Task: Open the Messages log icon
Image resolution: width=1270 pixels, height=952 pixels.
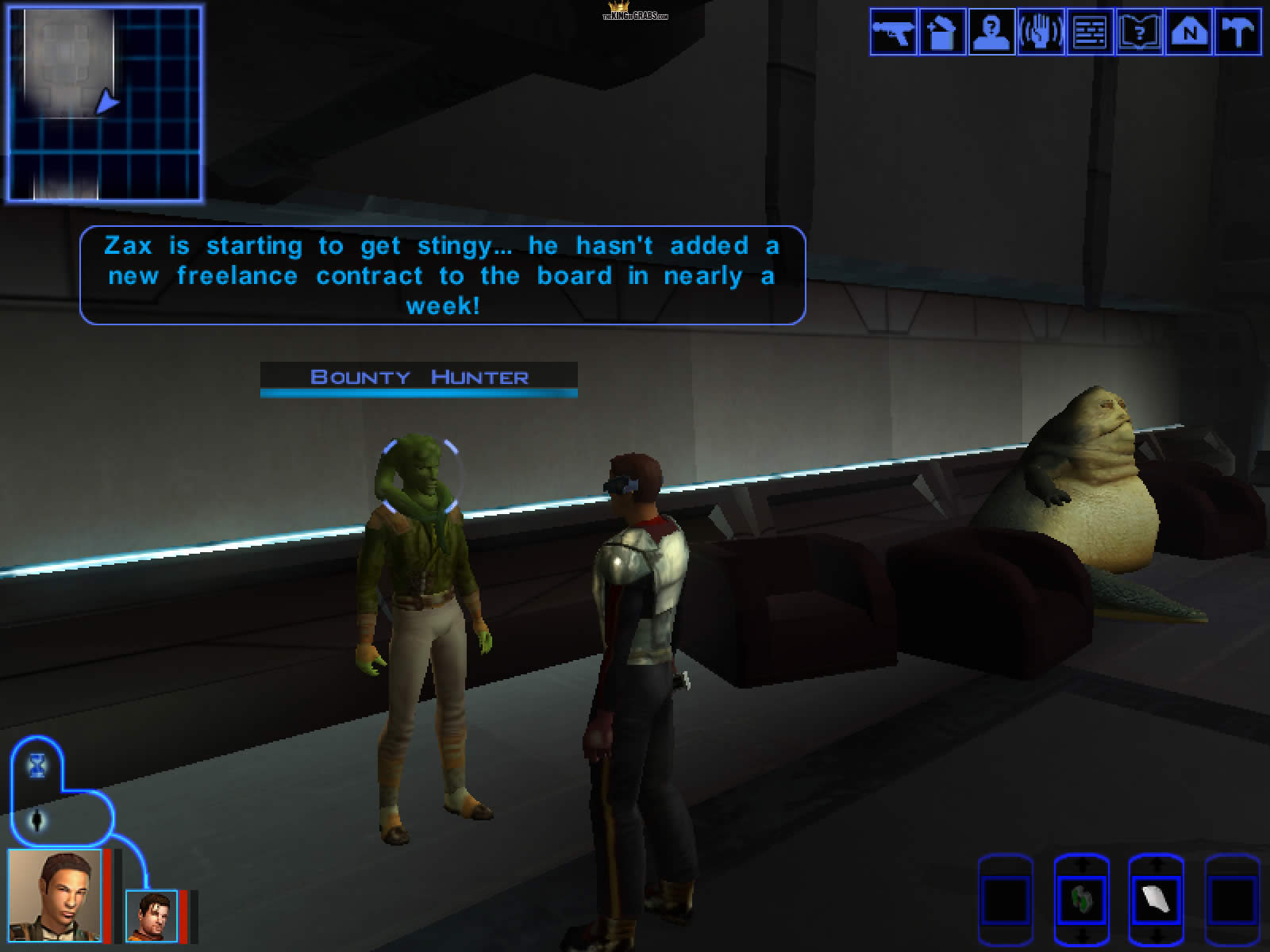Action: [1090, 33]
